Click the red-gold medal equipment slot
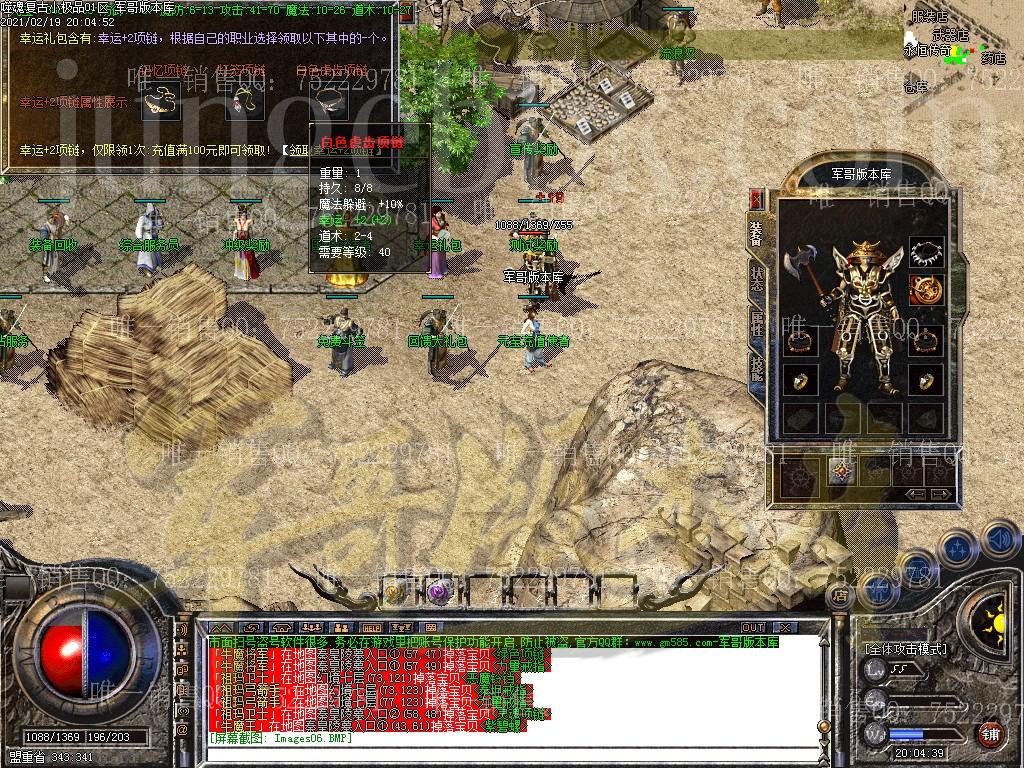The image size is (1024, 768). click(926, 290)
